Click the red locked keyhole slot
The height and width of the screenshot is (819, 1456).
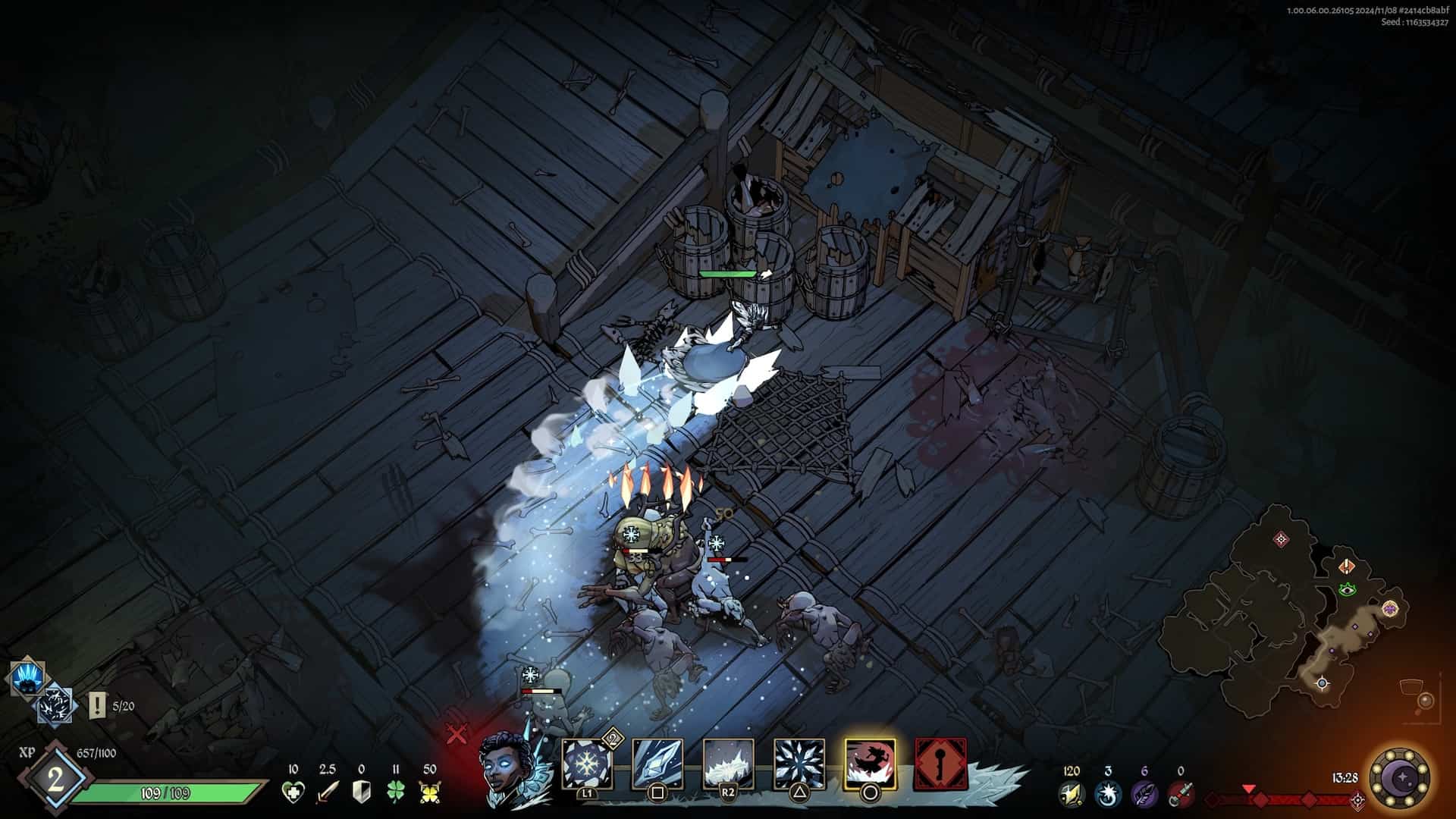[x=940, y=764]
